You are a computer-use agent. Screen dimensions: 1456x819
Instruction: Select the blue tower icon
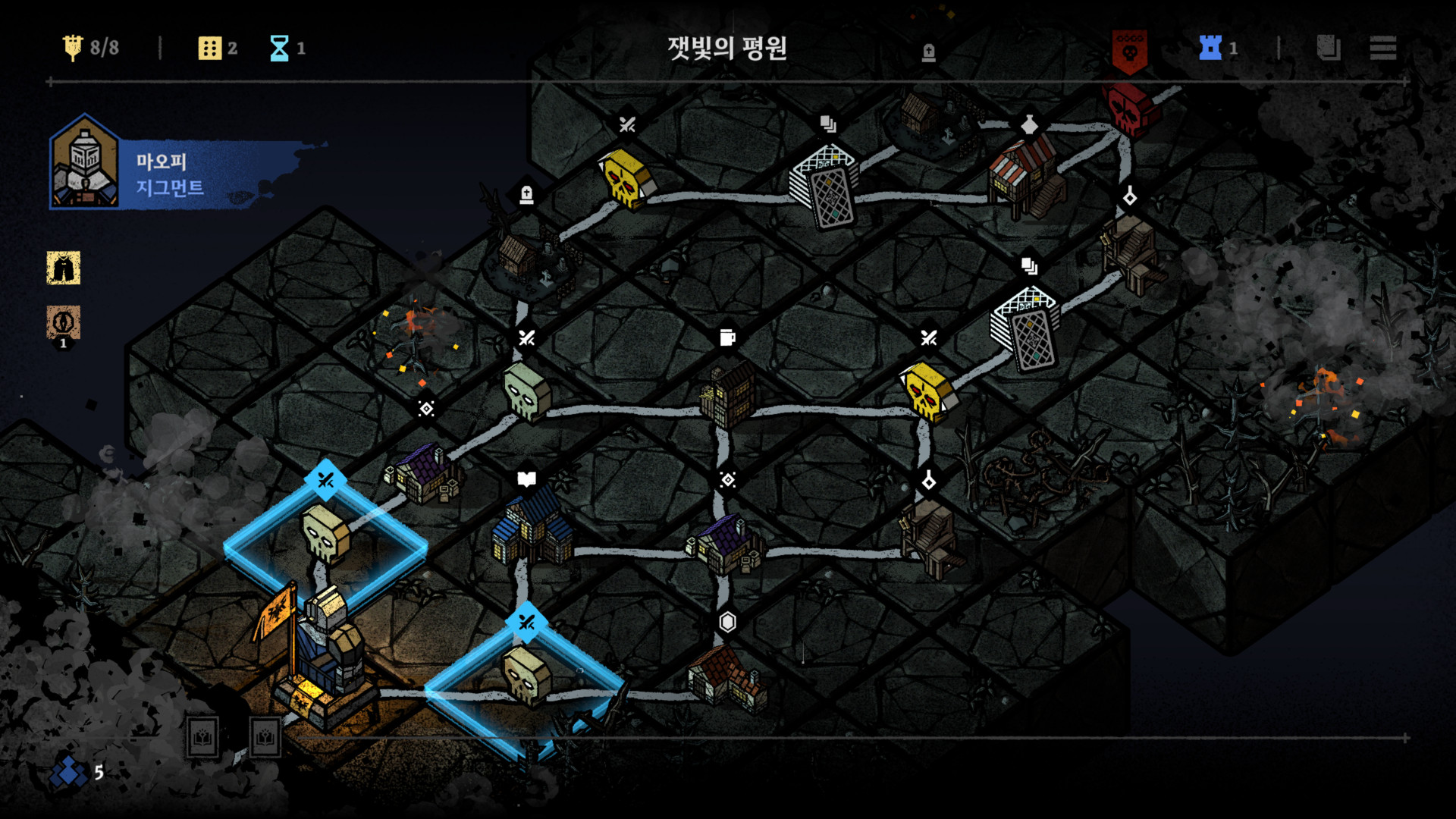point(1210,48)
